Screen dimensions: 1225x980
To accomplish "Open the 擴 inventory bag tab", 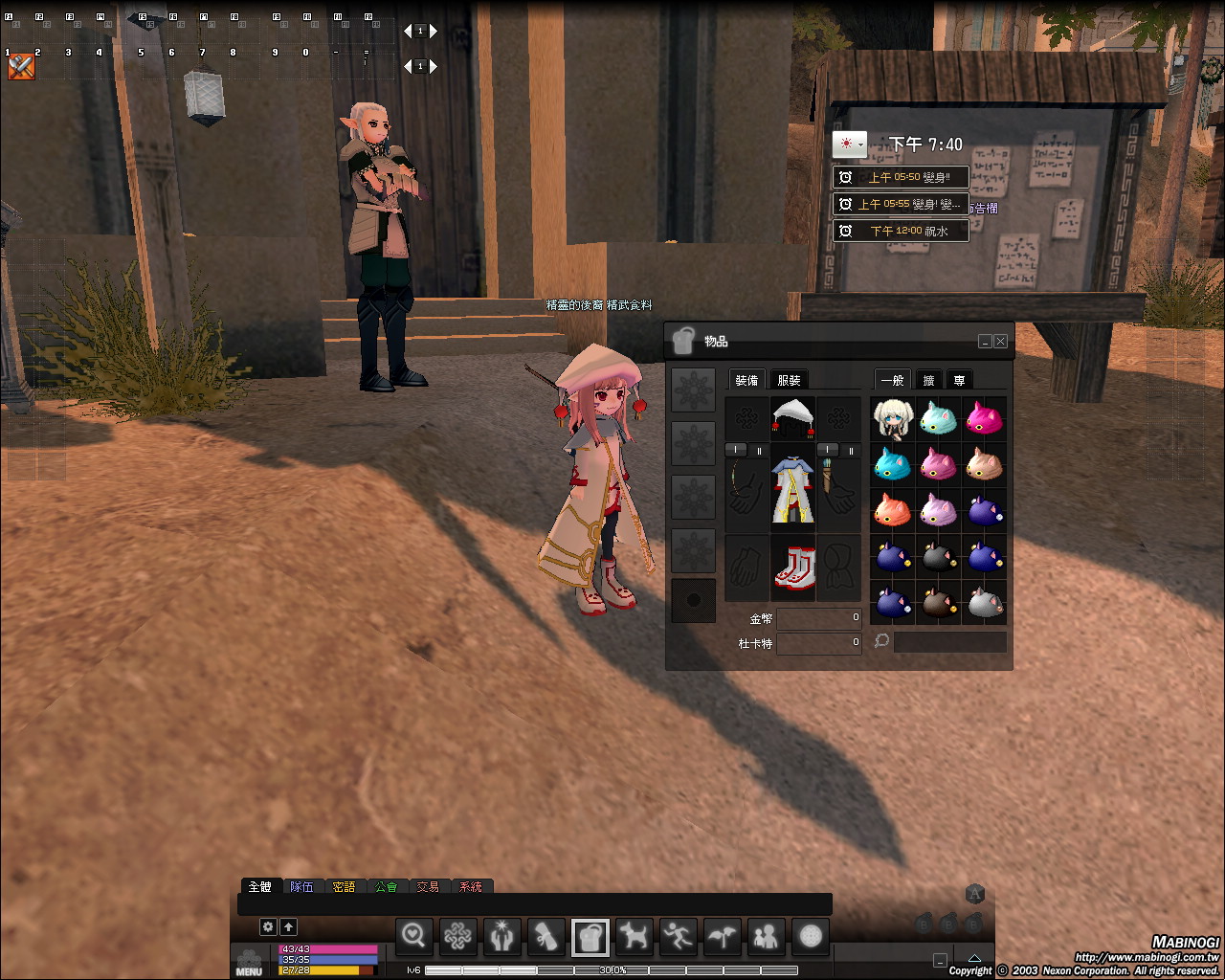I will 928,380.
